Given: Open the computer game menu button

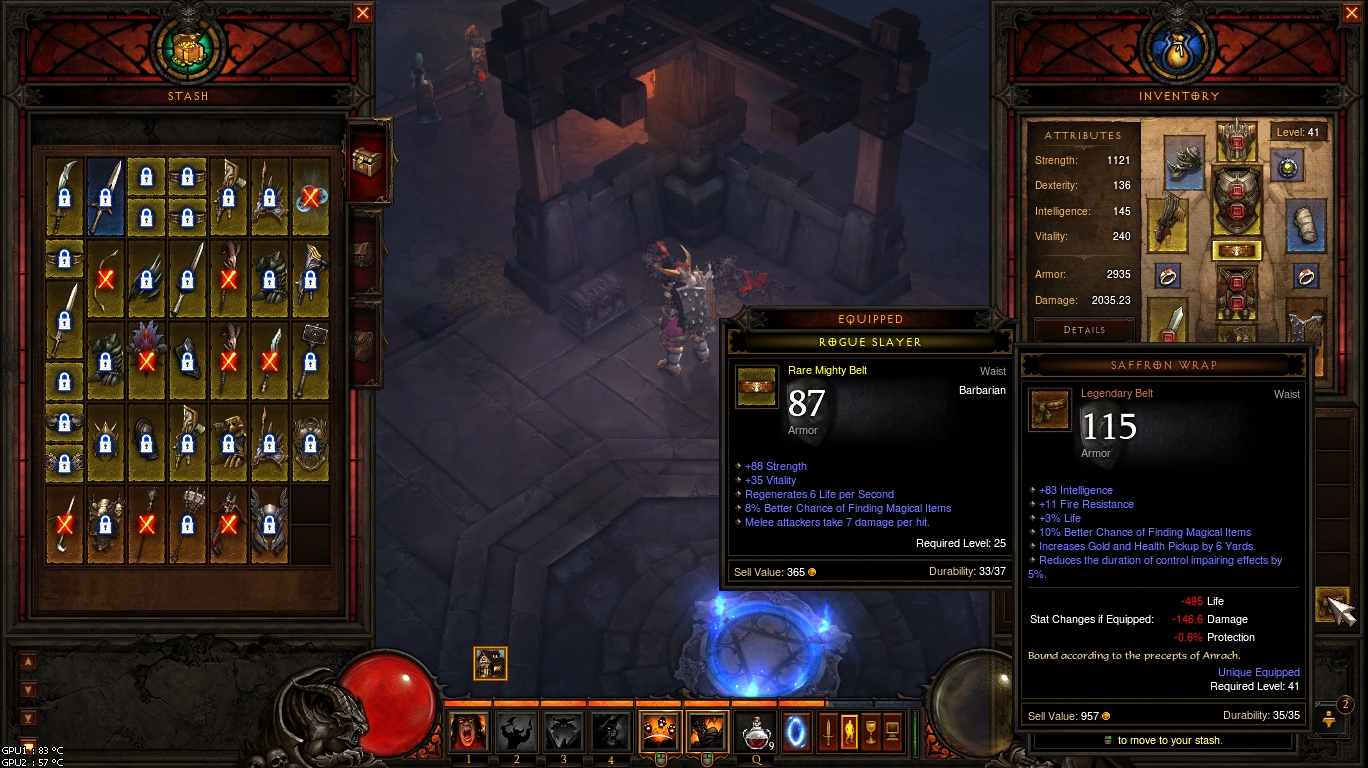Looking at the screenshot, I should click(x=891, y=732).
